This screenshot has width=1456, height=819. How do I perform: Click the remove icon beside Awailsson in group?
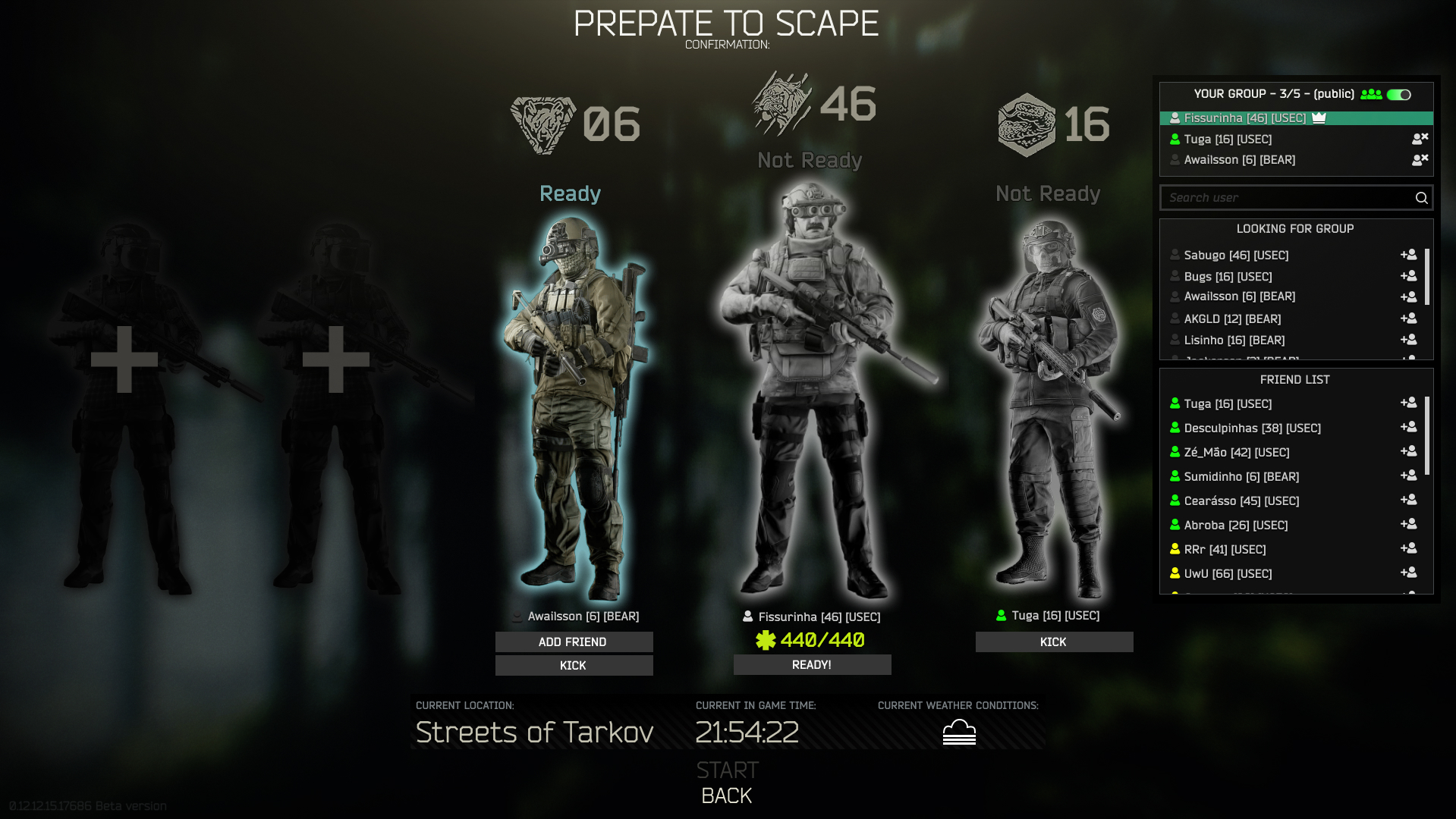(1420, 160)
